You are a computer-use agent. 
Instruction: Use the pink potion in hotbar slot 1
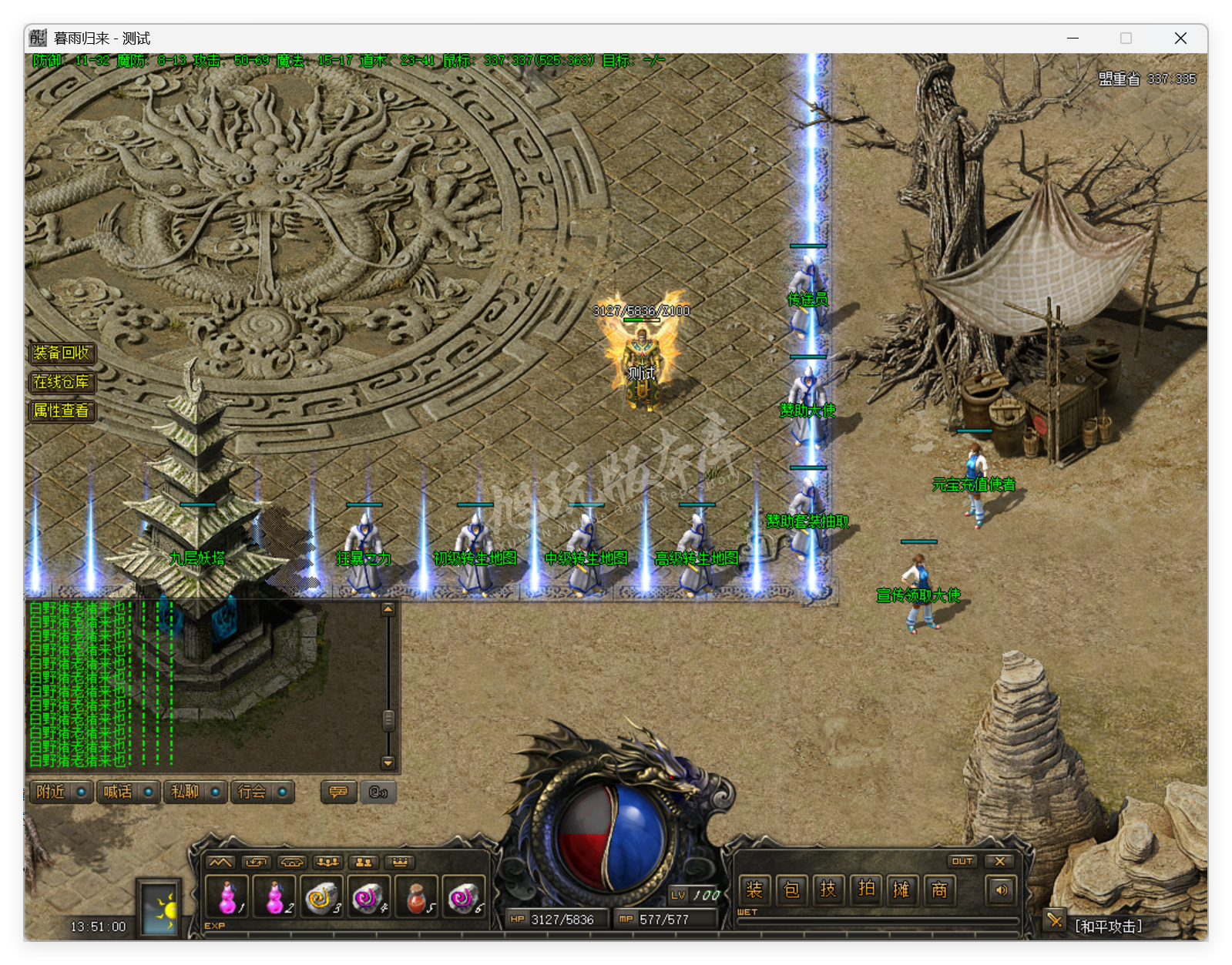point(227,896)
